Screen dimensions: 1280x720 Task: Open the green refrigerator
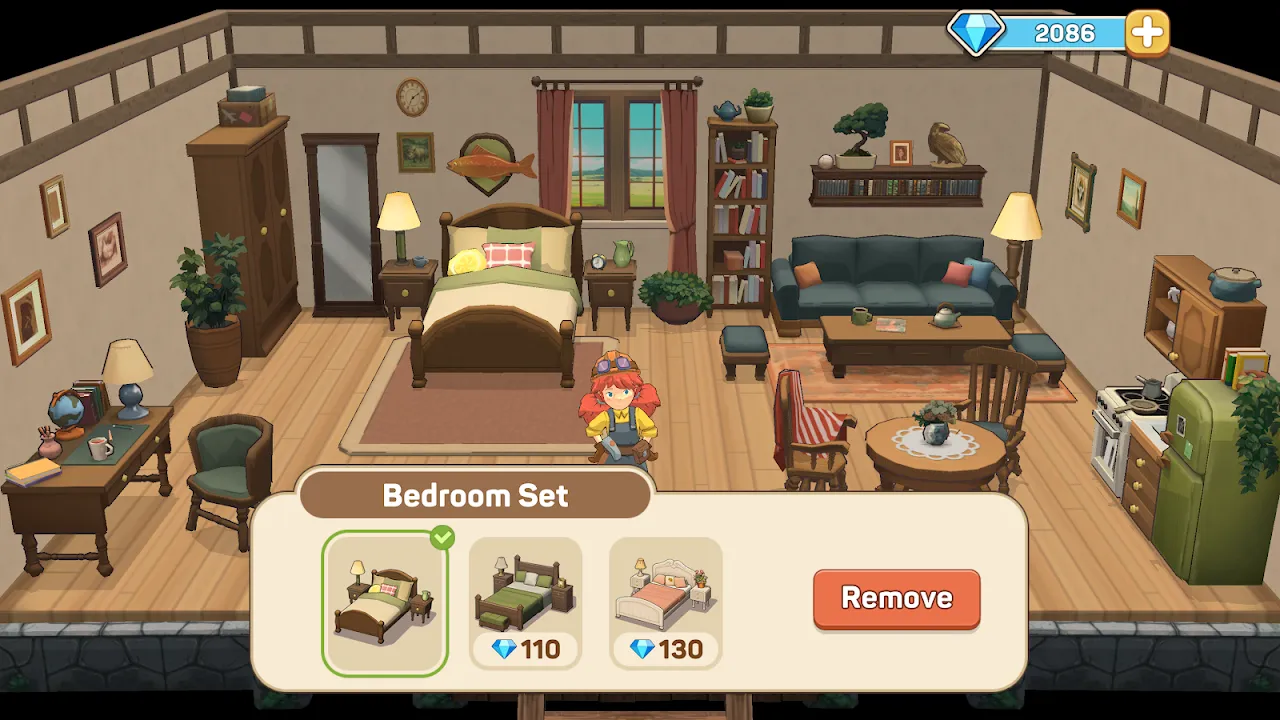coord(1205,450)
